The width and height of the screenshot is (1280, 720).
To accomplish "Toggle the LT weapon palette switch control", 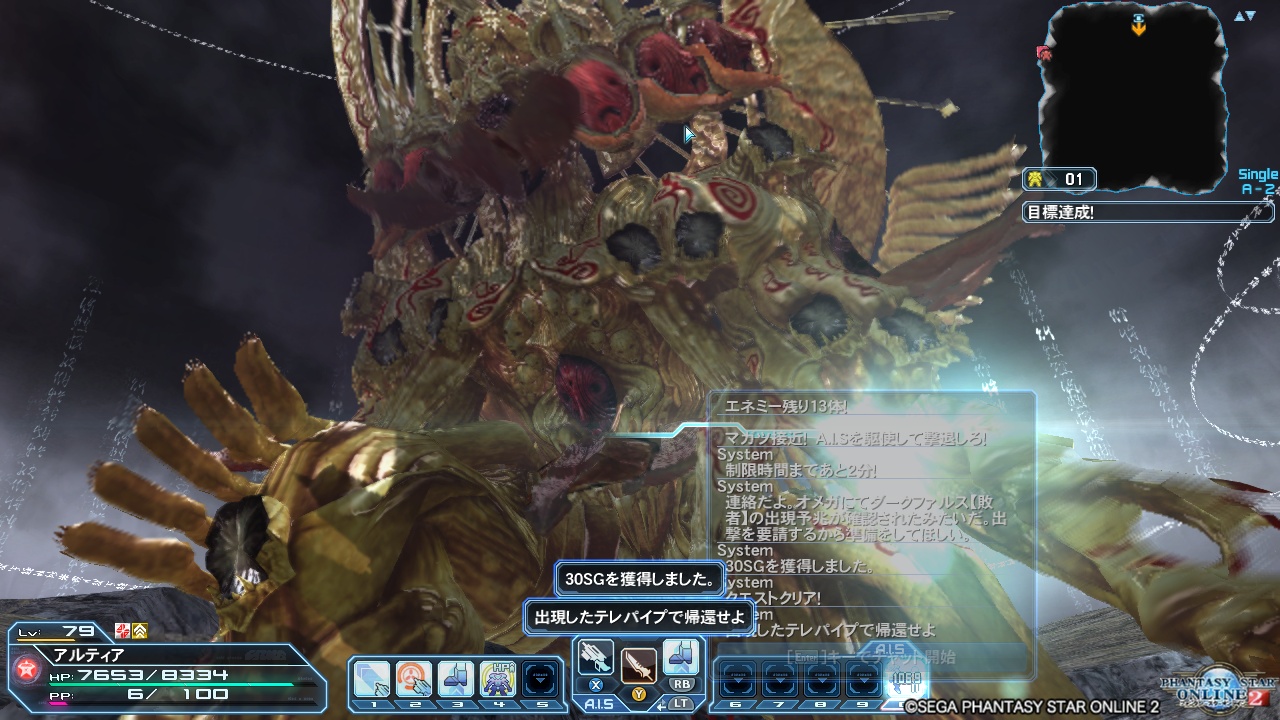I will coord(681,703).
